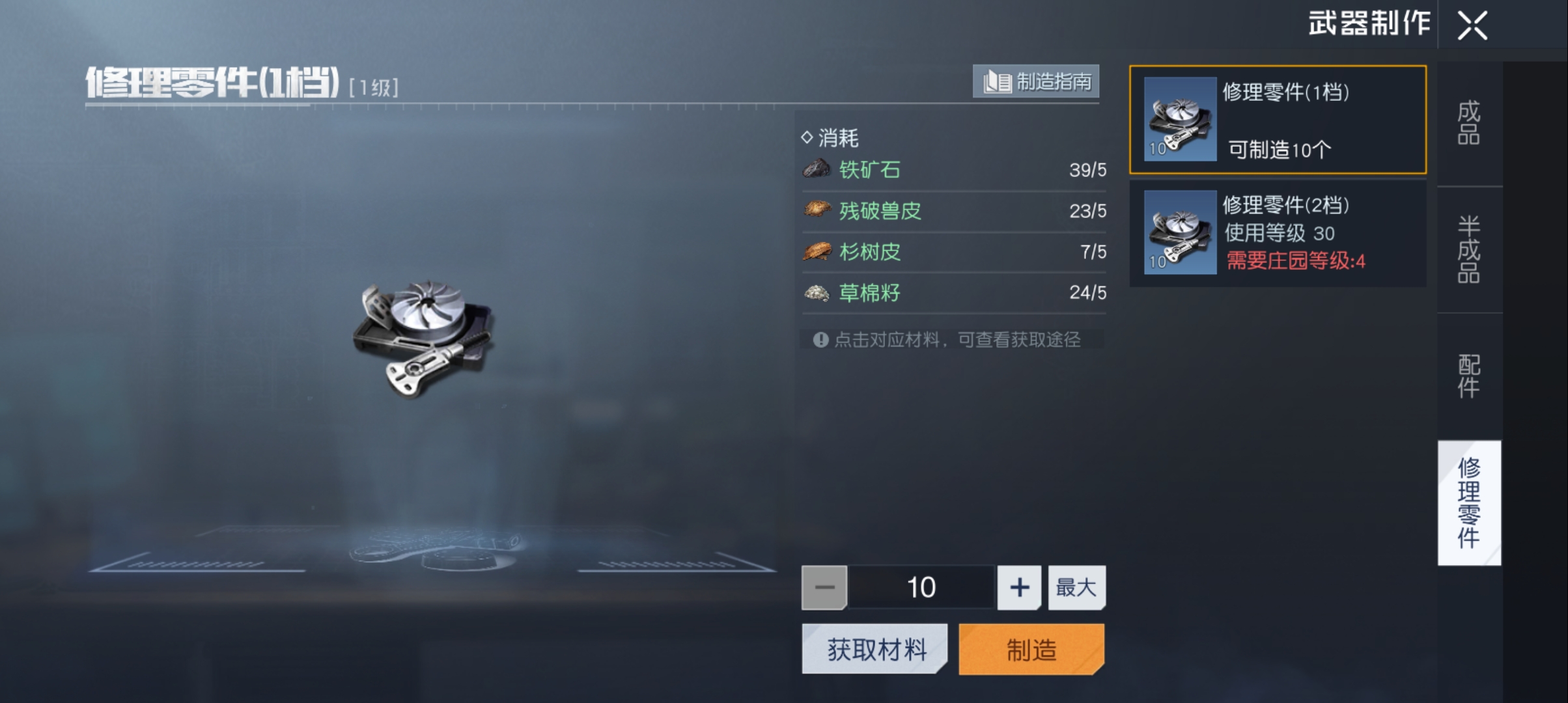Click the 修理零件(1档) item thumbnail icon
Image resolution: width=1568 pixels, height=703 pixels.
tap(1179, 120)
